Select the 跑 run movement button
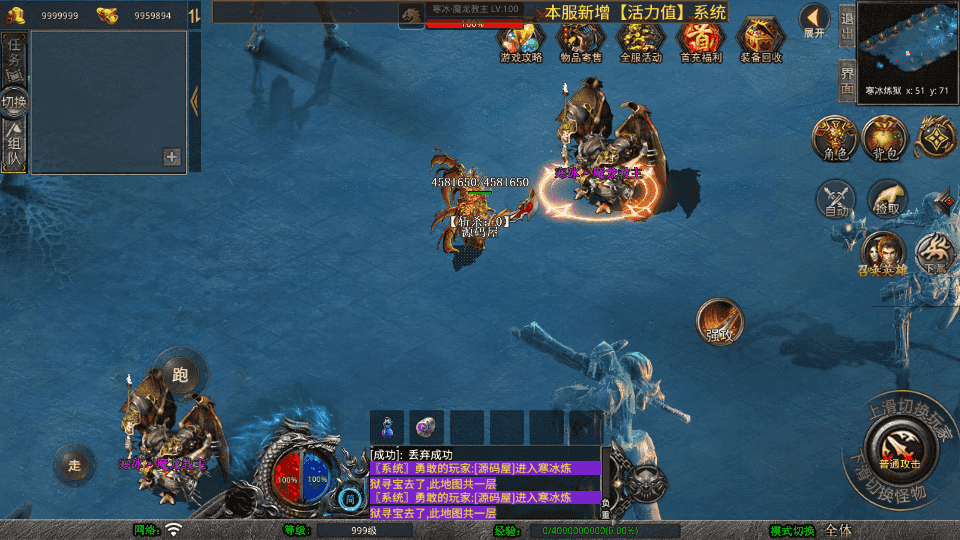This screenshot has width=960, height=540. click(x=181, y=374)
